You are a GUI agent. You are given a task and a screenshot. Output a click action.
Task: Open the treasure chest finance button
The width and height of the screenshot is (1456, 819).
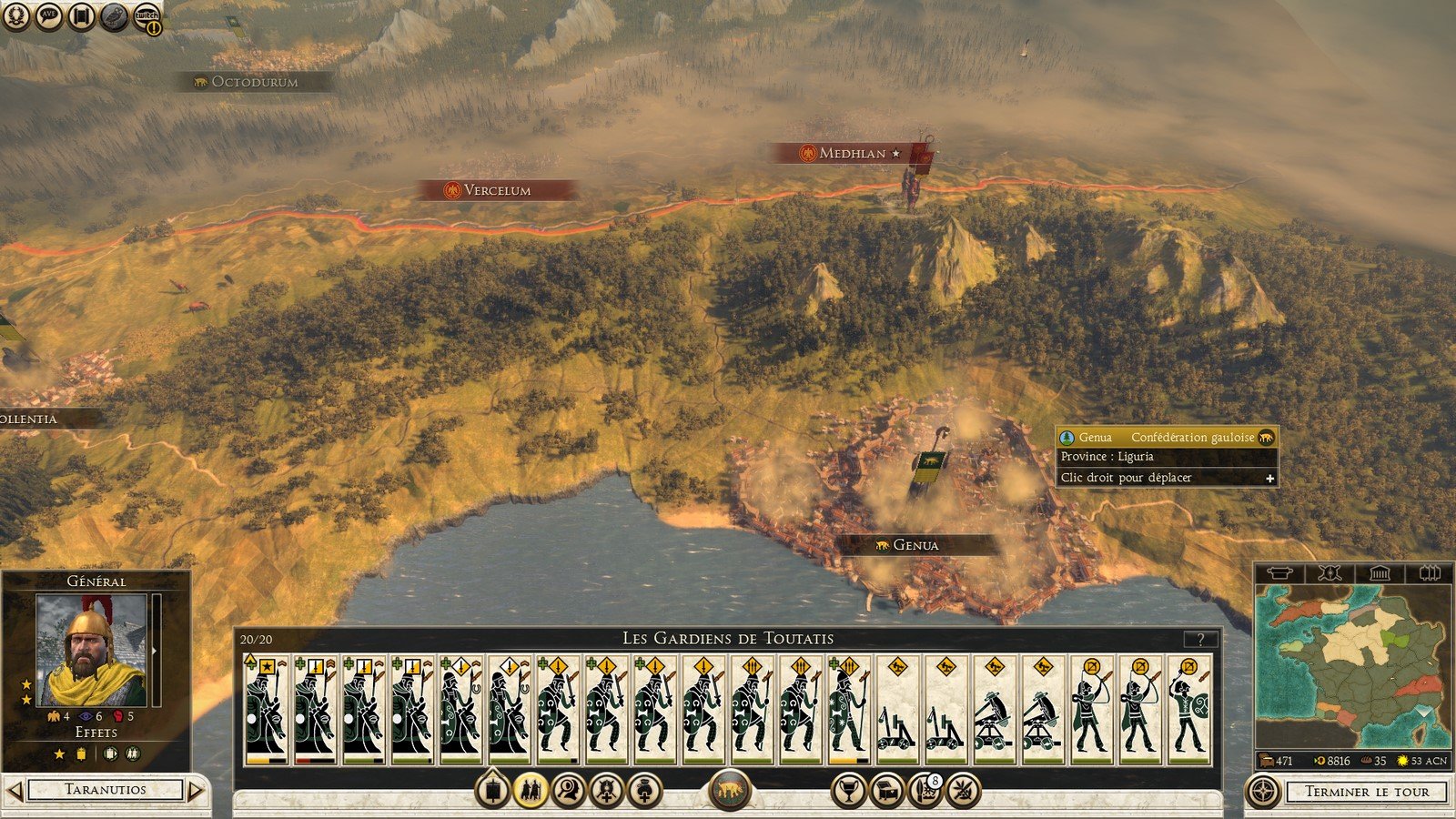[887, 790]
